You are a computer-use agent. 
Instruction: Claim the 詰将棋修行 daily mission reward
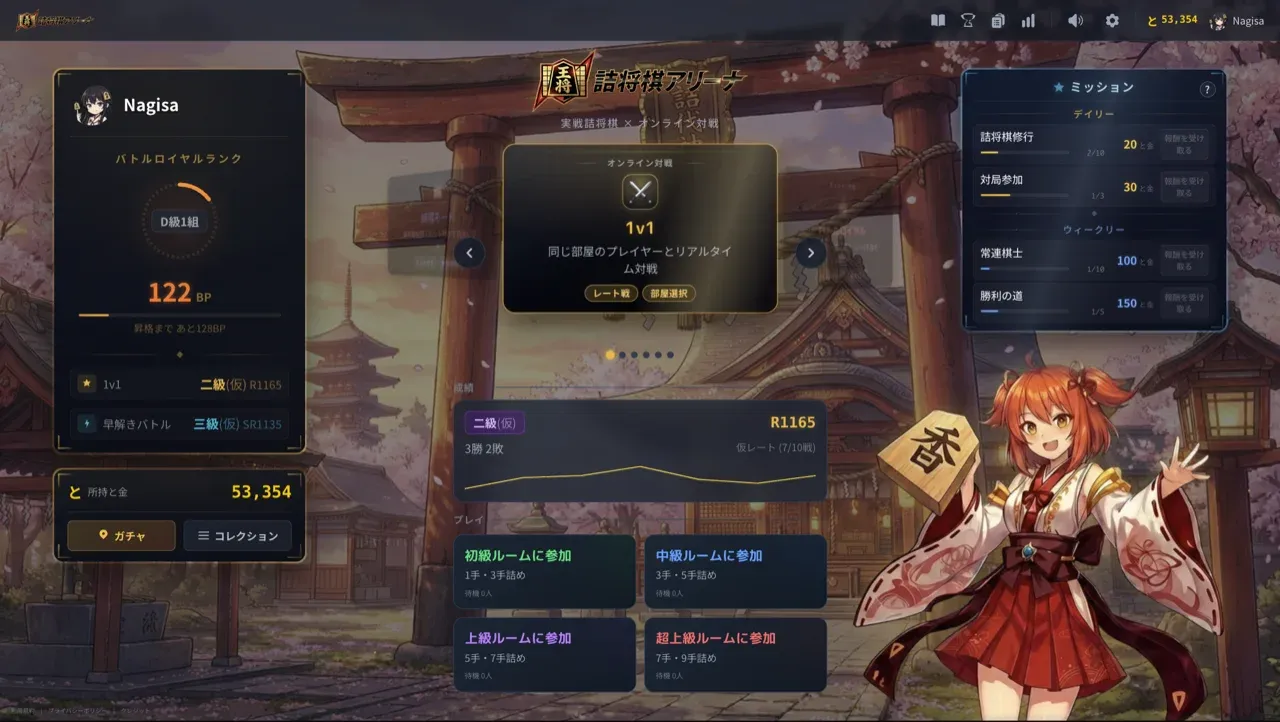(x=1184, y=145)
